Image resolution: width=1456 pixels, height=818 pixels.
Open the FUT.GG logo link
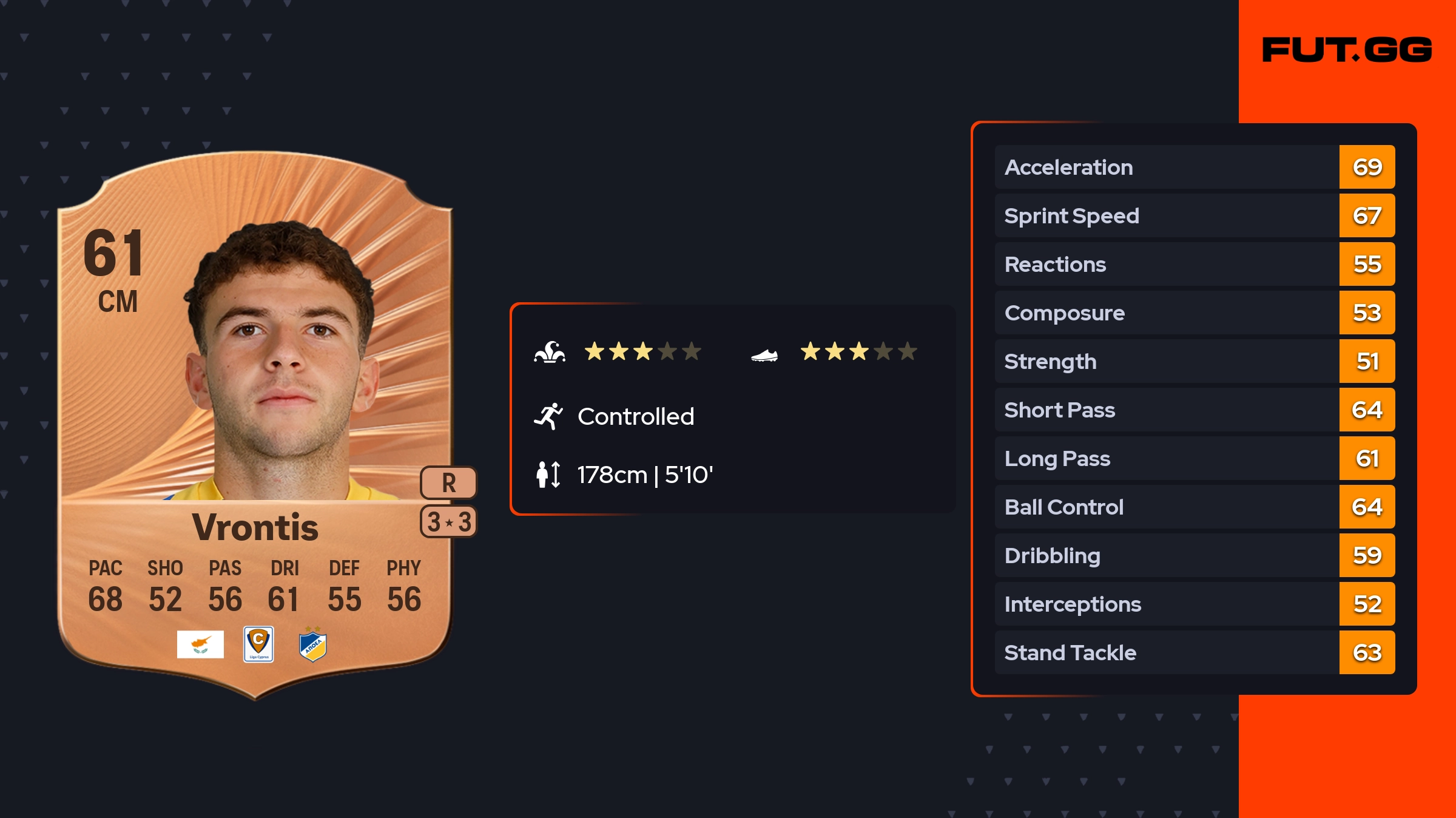[1347, 50]
